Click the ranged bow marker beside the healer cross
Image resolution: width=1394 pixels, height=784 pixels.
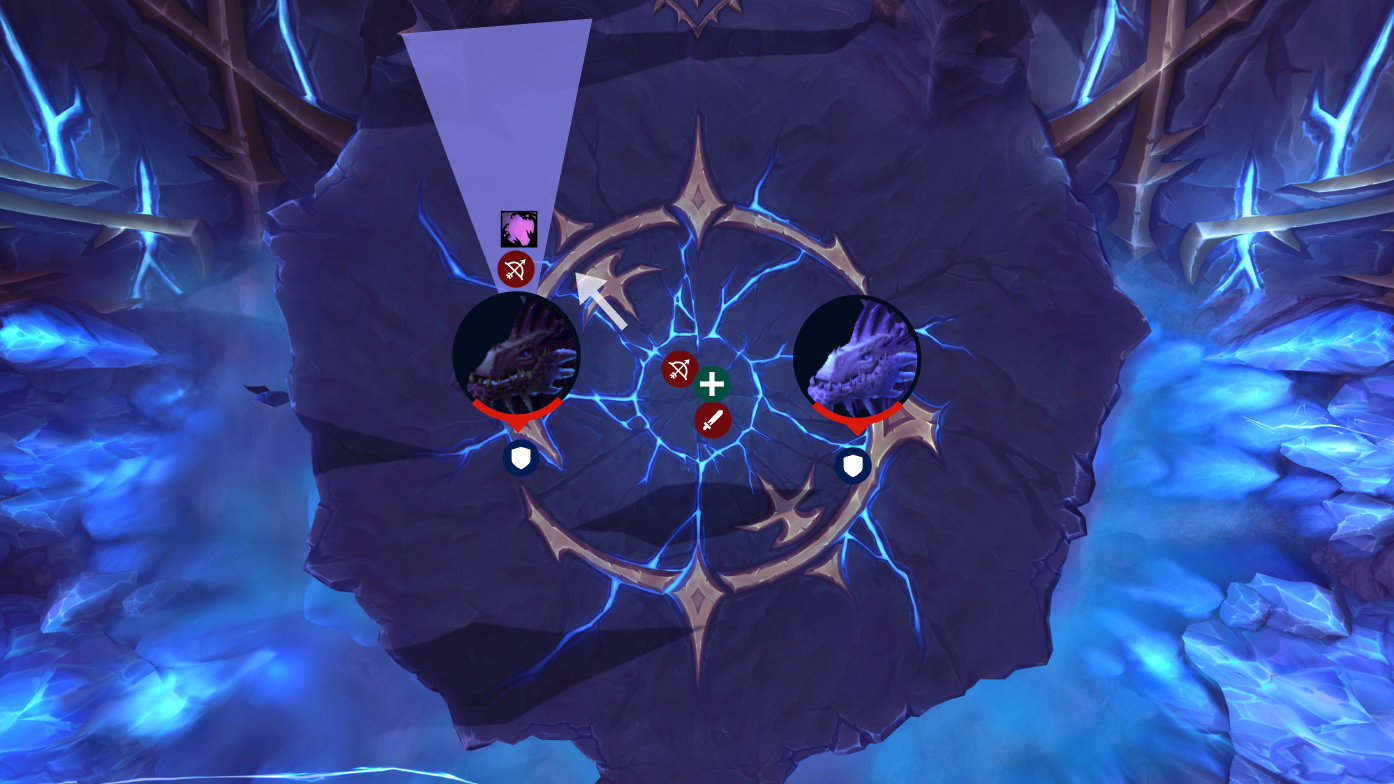pos(679,369)
